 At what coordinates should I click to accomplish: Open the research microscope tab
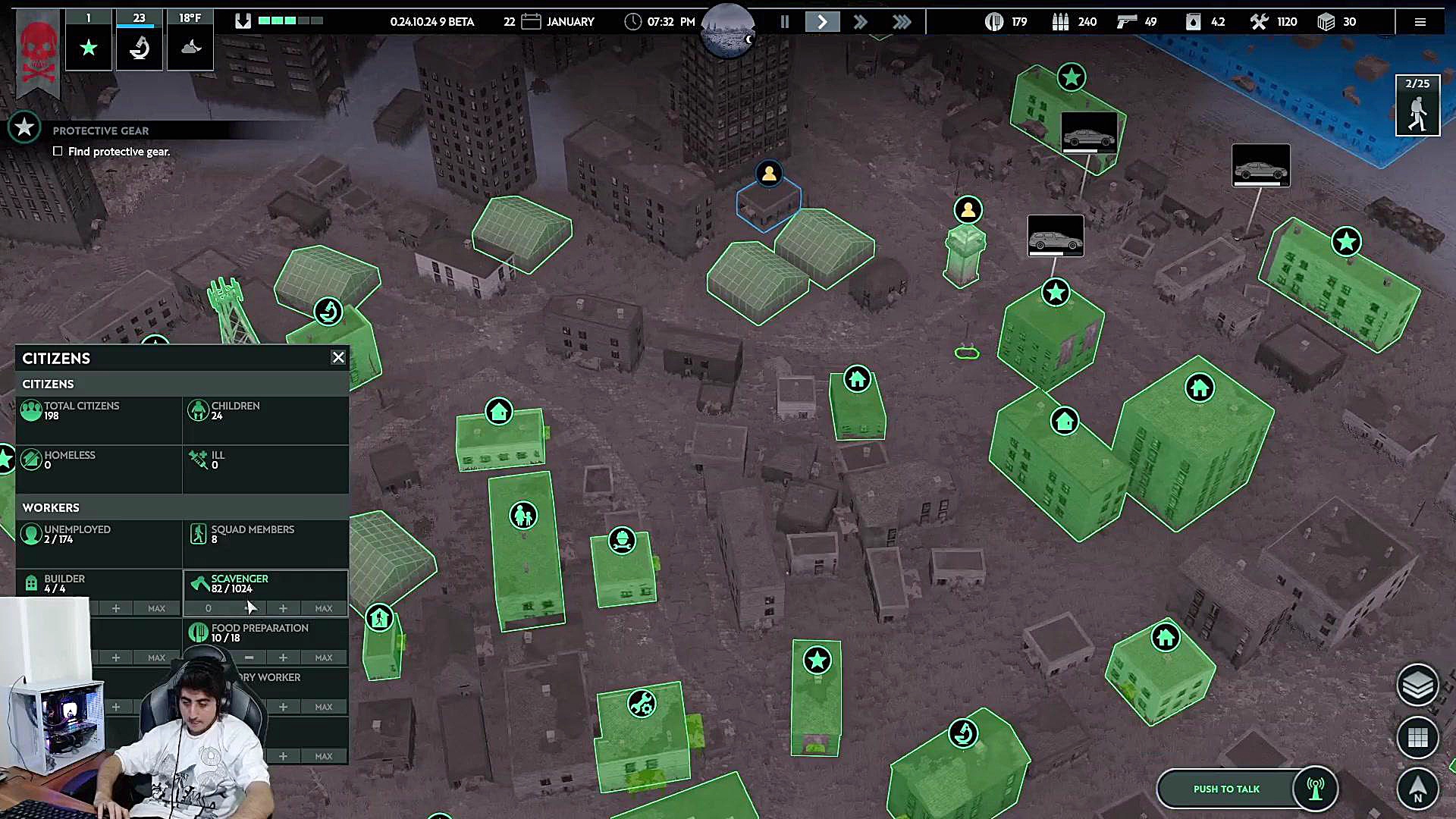click(x=139, y=48)
